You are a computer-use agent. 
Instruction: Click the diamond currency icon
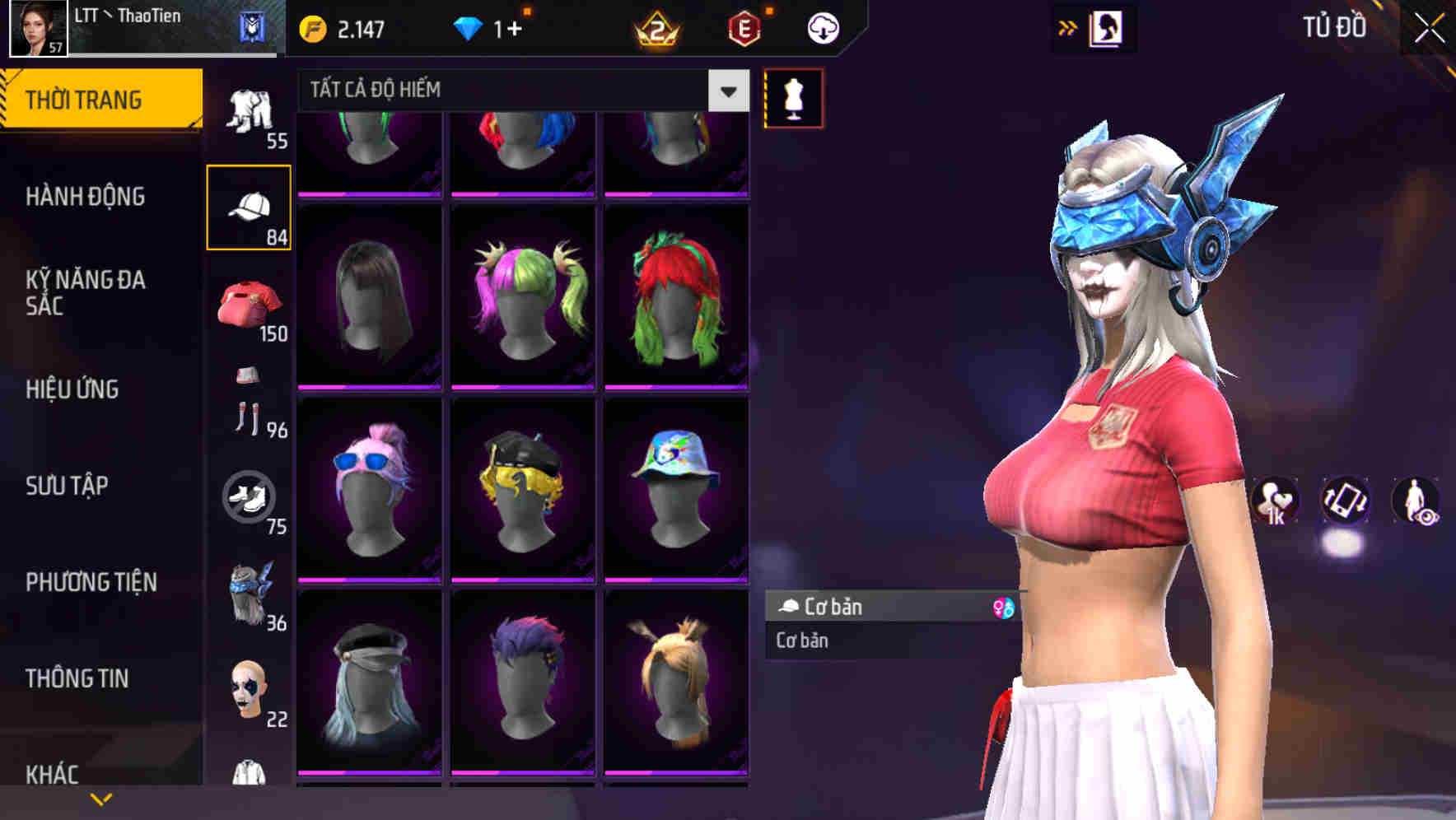coord(469,27)
